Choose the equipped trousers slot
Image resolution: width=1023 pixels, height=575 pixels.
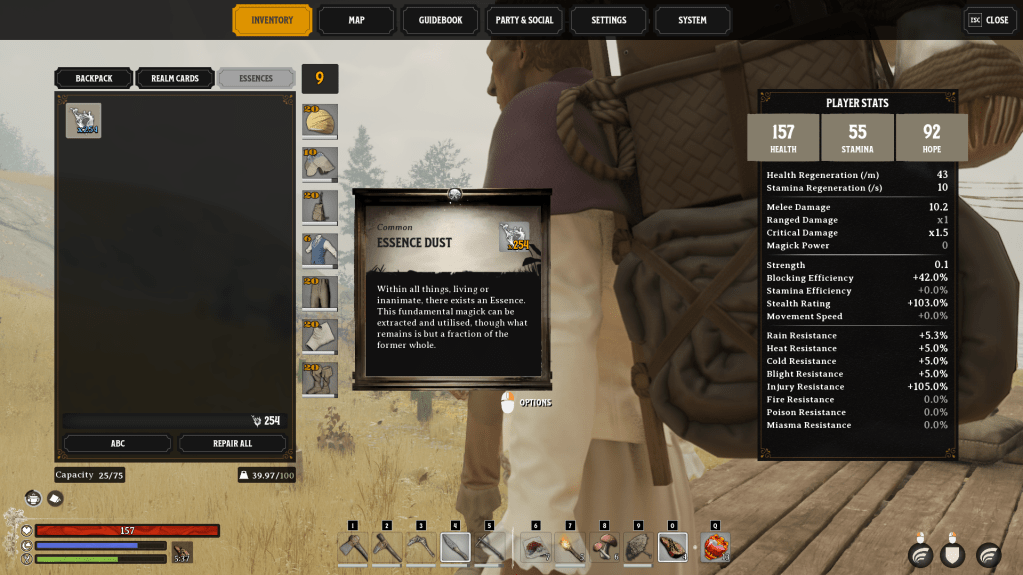320,293
